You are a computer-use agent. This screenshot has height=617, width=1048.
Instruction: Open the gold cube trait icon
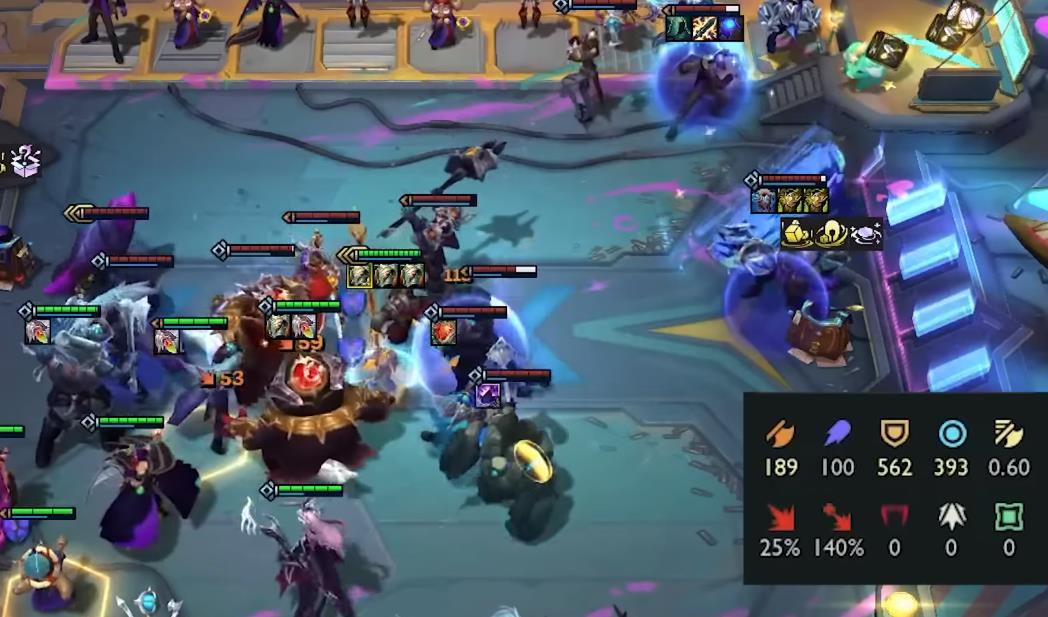(796, 234)
